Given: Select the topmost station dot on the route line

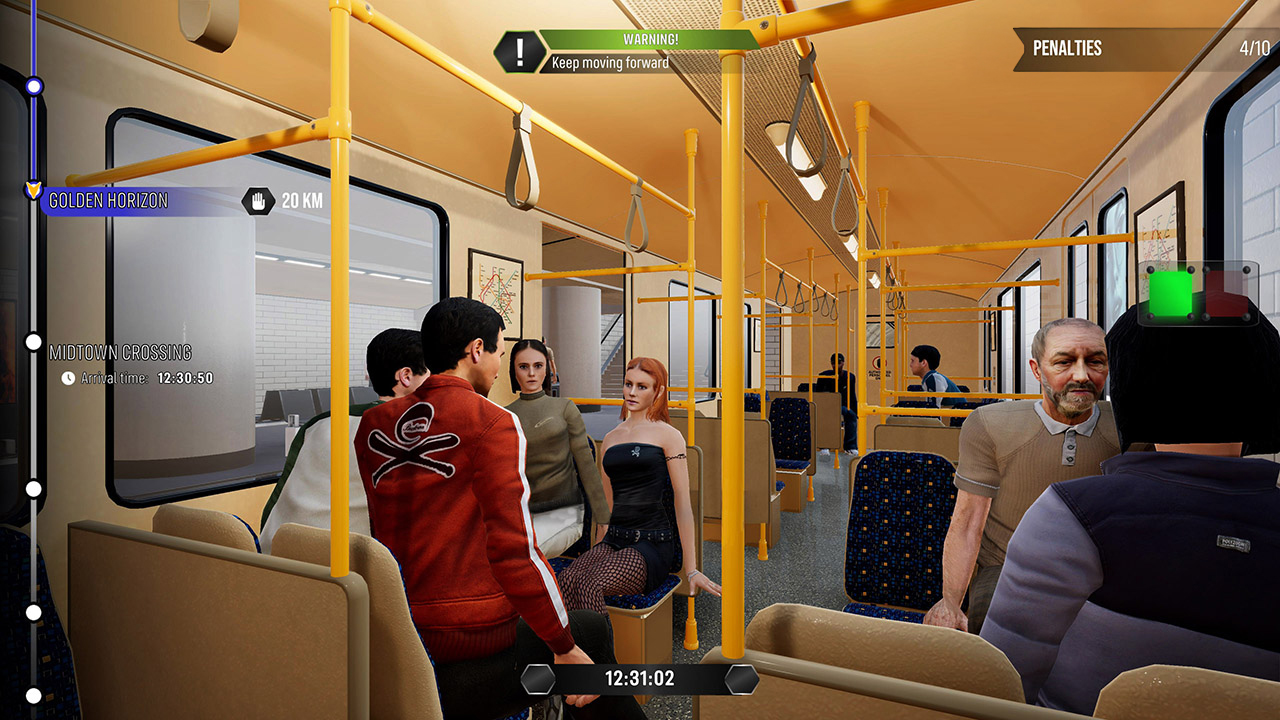Looking at the screenshot, I should click(x=35, y=87).
